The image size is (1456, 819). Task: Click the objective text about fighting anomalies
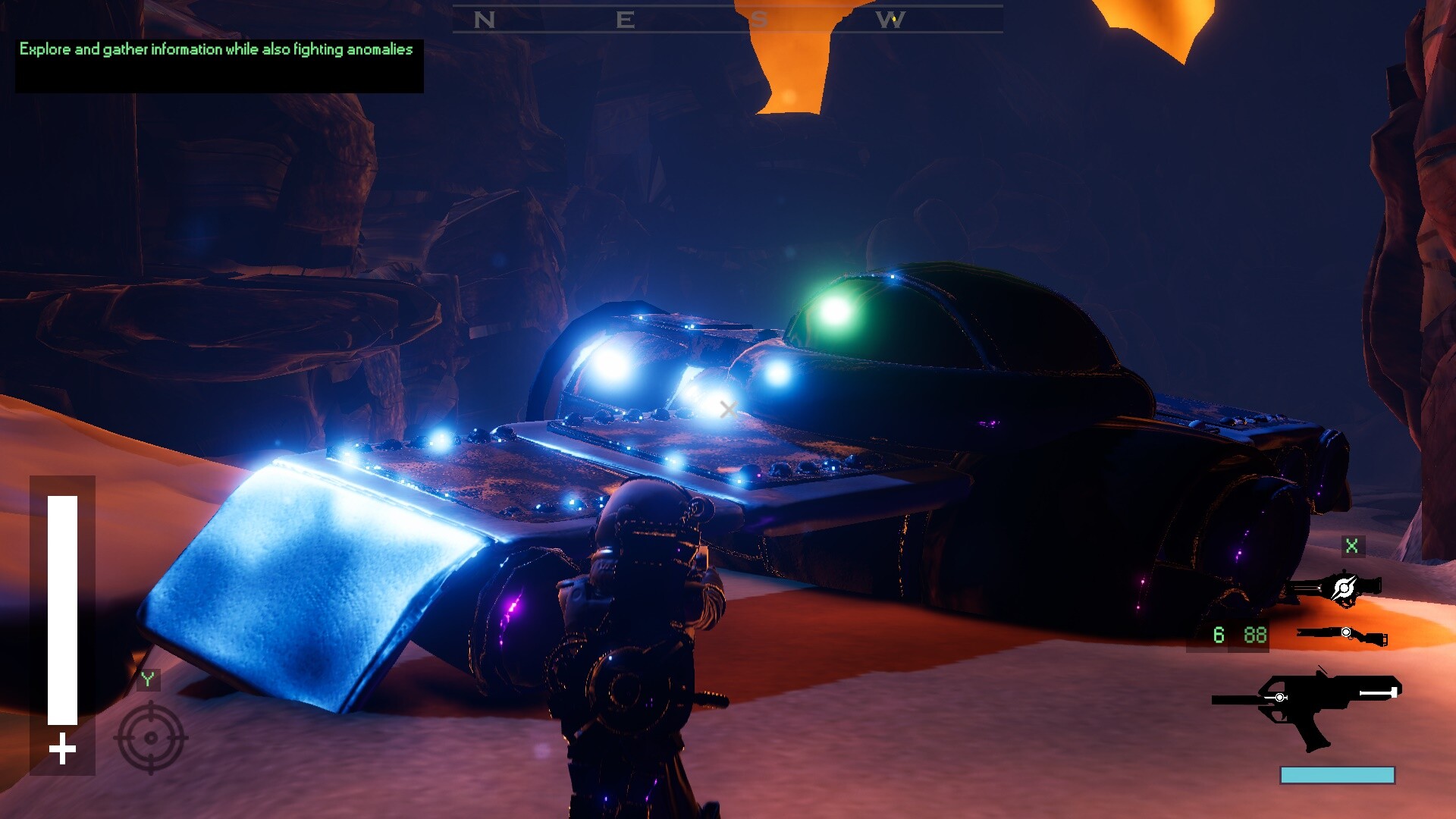216,50
